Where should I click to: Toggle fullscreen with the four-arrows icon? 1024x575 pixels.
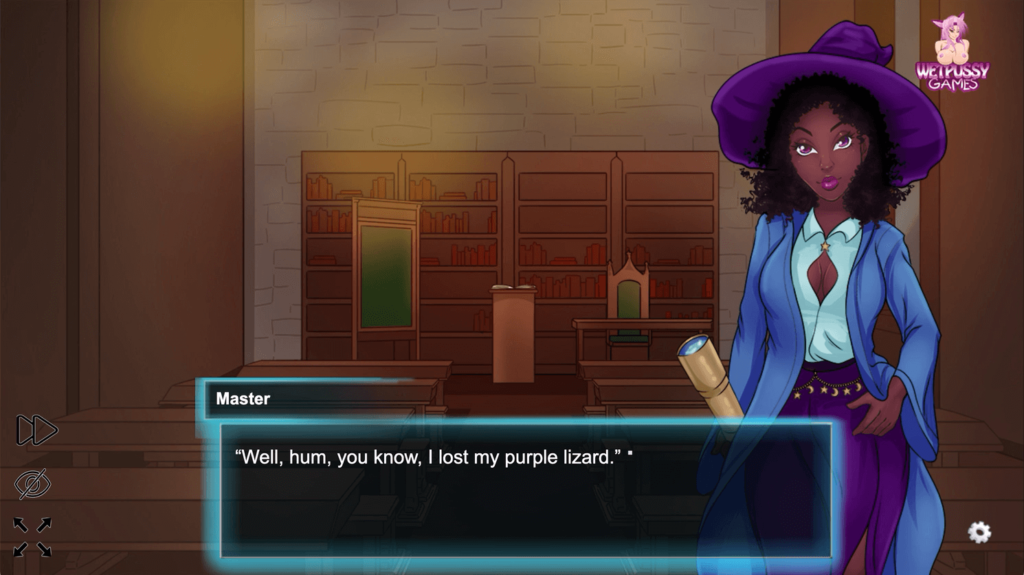tap(33, 536)
